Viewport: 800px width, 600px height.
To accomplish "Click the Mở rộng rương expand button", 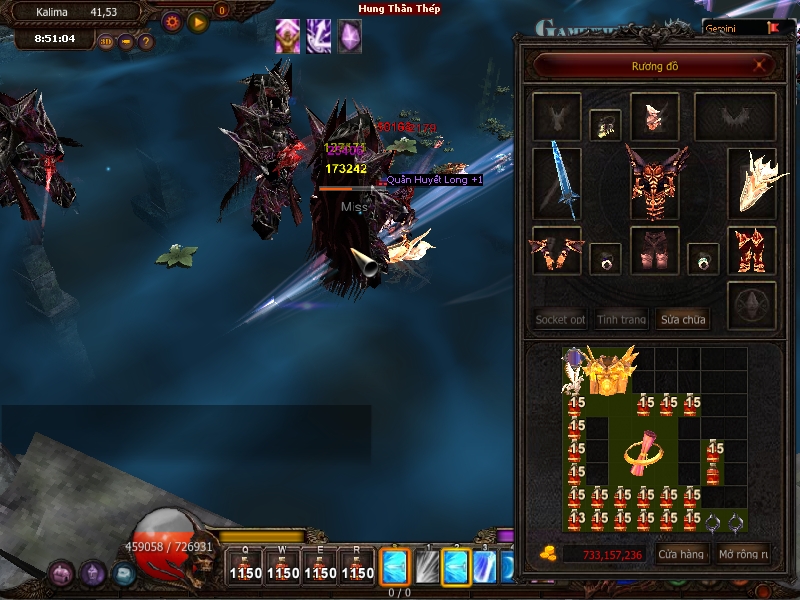I will click(x=743, y=554).
